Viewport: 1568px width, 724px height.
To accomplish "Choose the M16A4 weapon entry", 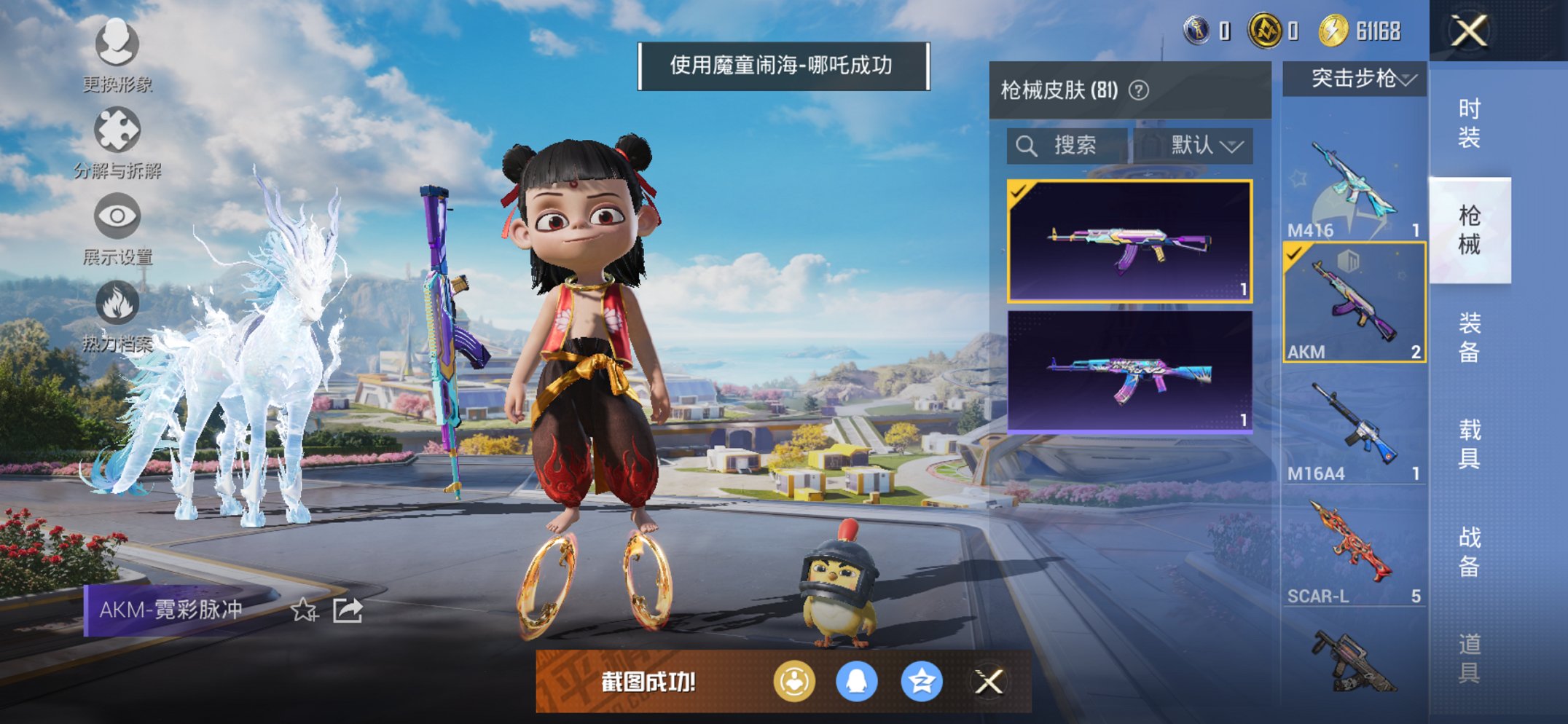I will click(x=1354, y=430).
